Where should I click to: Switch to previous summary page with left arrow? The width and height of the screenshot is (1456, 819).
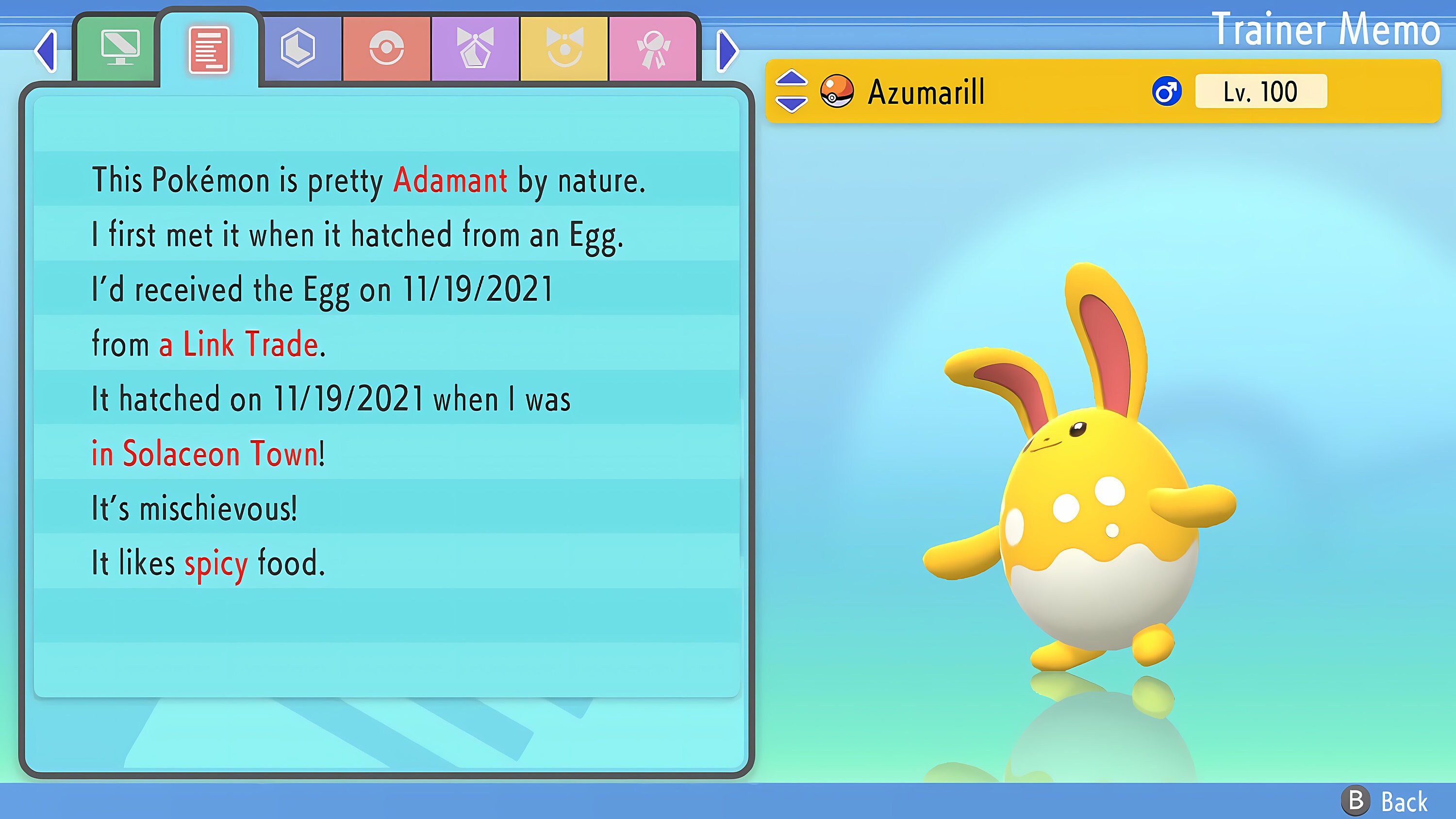tap(46, 51)
